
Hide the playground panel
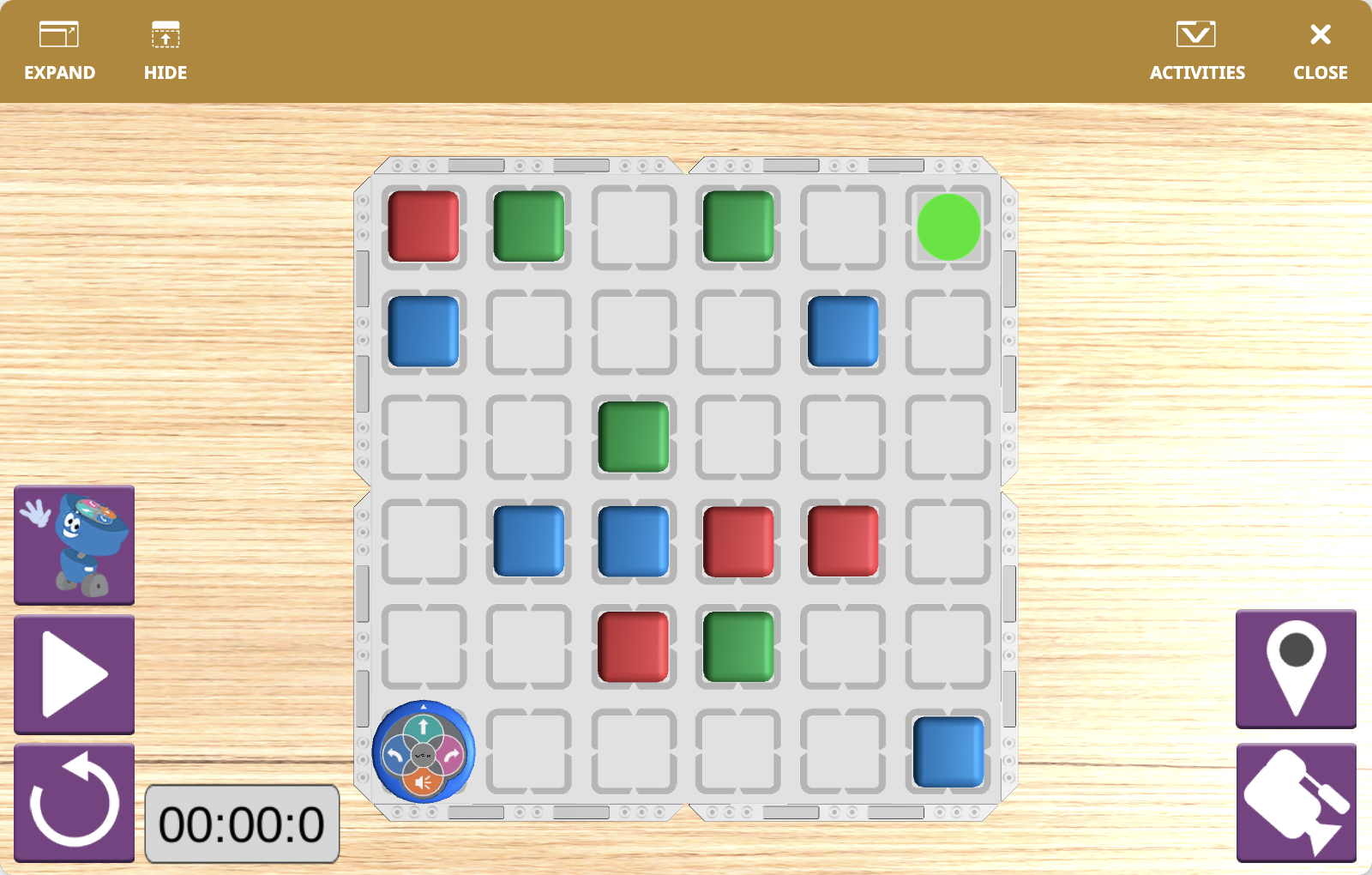pos(165,51)
